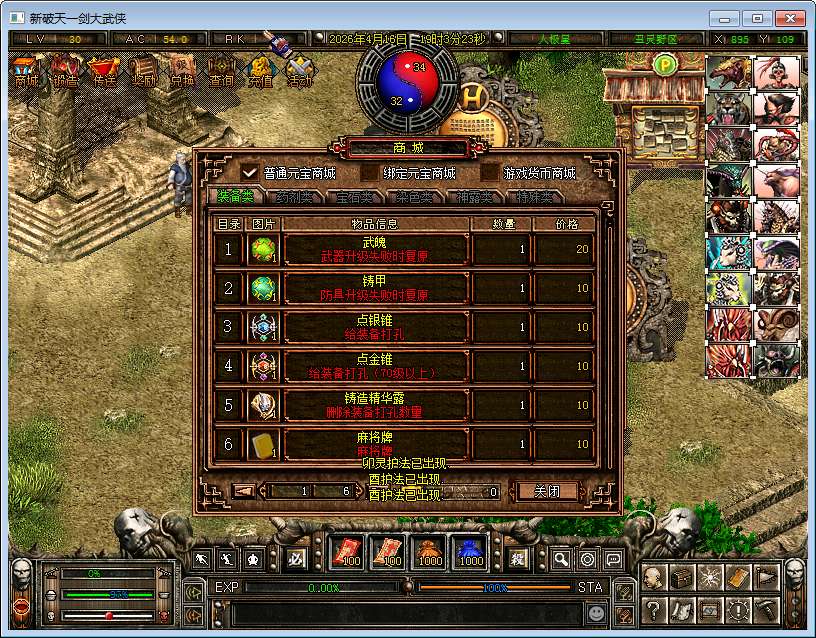Show the 神露类 item category
Screen dimensions: 816x638
click(471, 197)
